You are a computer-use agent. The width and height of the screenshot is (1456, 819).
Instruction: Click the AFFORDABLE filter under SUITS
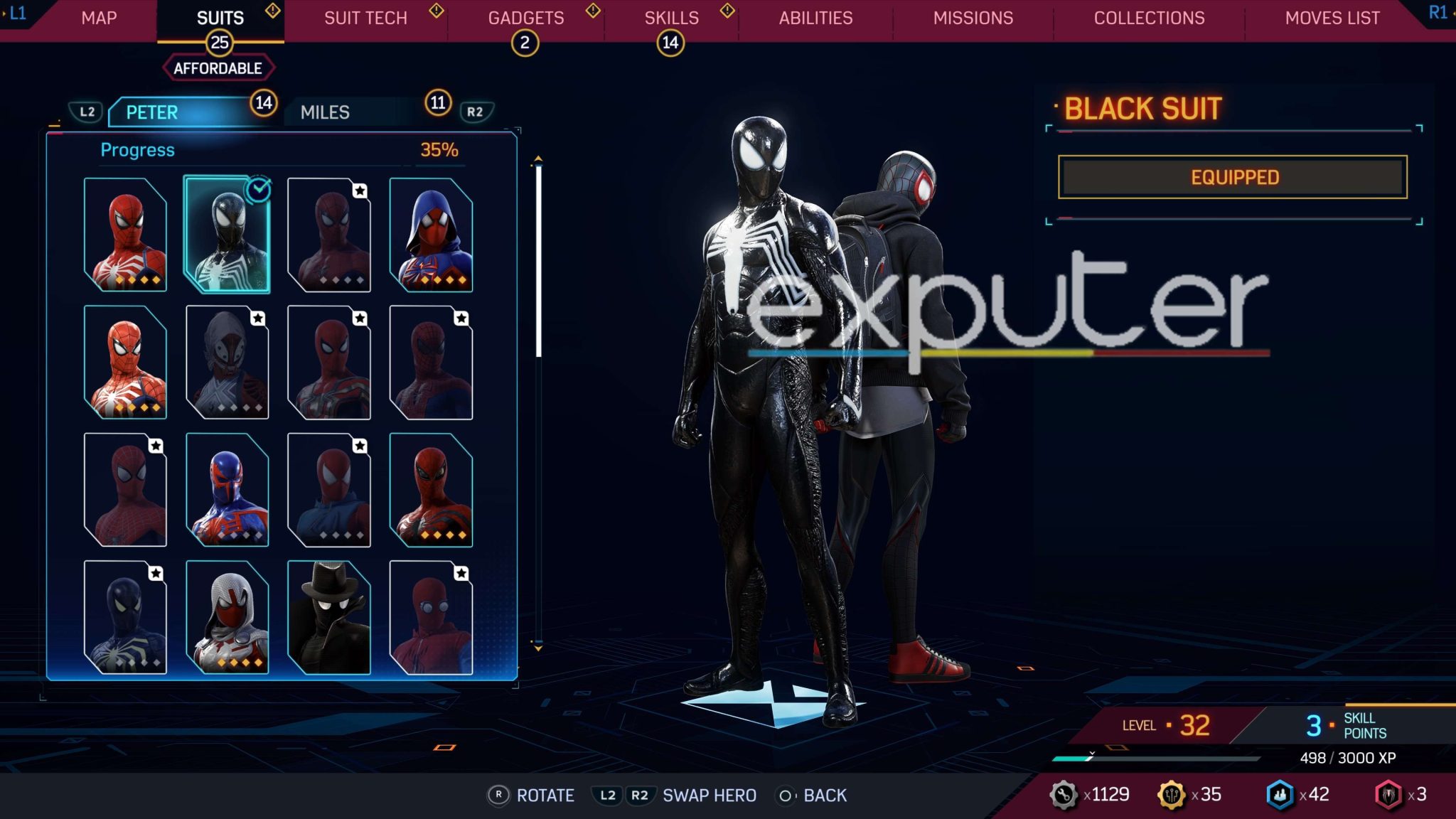coord(219,68)
